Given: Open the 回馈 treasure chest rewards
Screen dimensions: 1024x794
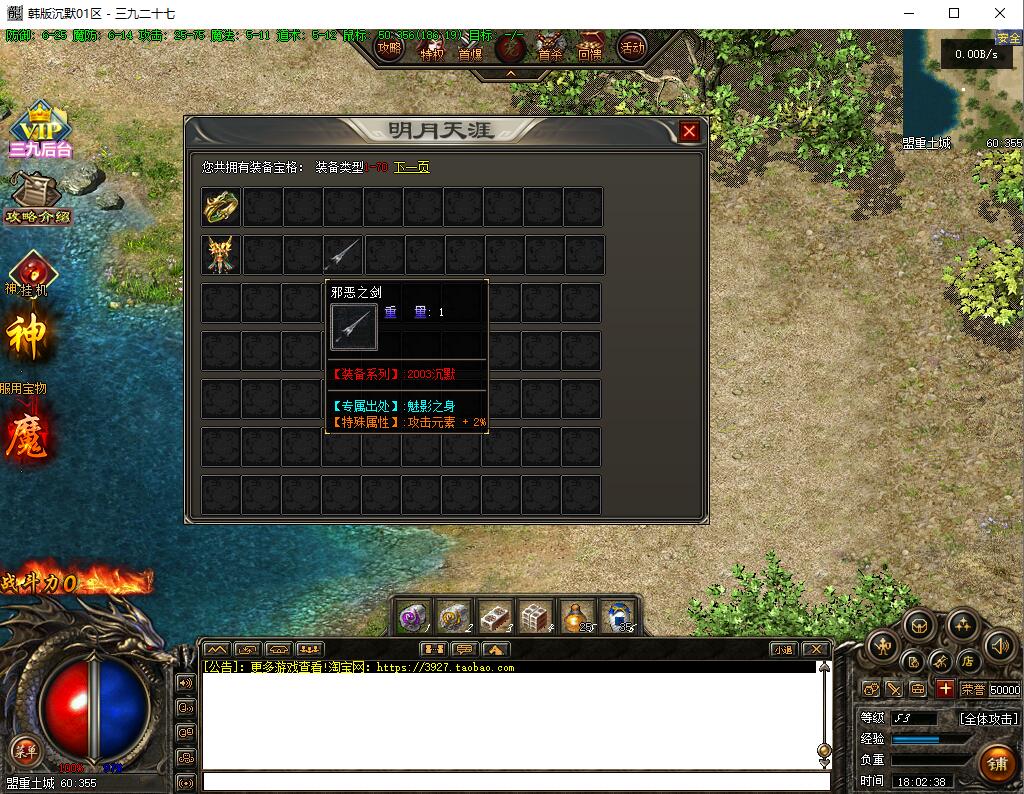Looking at the screenshot, I should pos(590,47).
